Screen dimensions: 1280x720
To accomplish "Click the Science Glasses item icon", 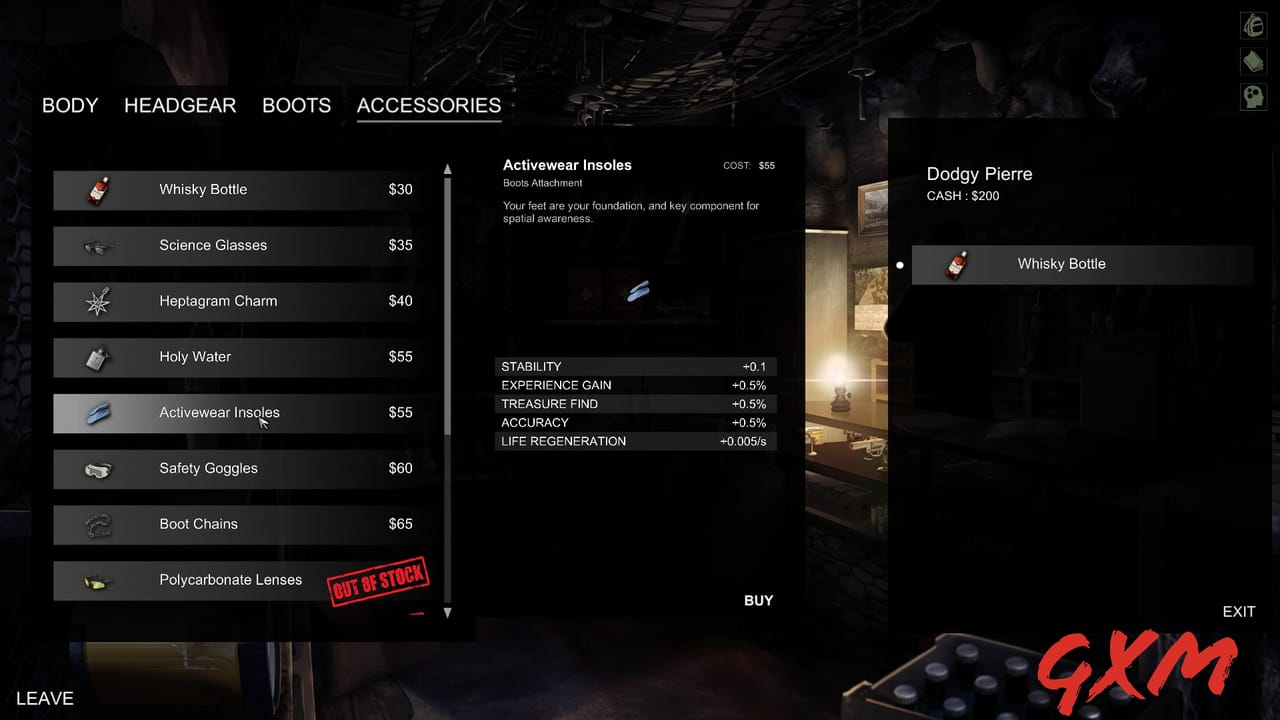I will click(98, 245).
